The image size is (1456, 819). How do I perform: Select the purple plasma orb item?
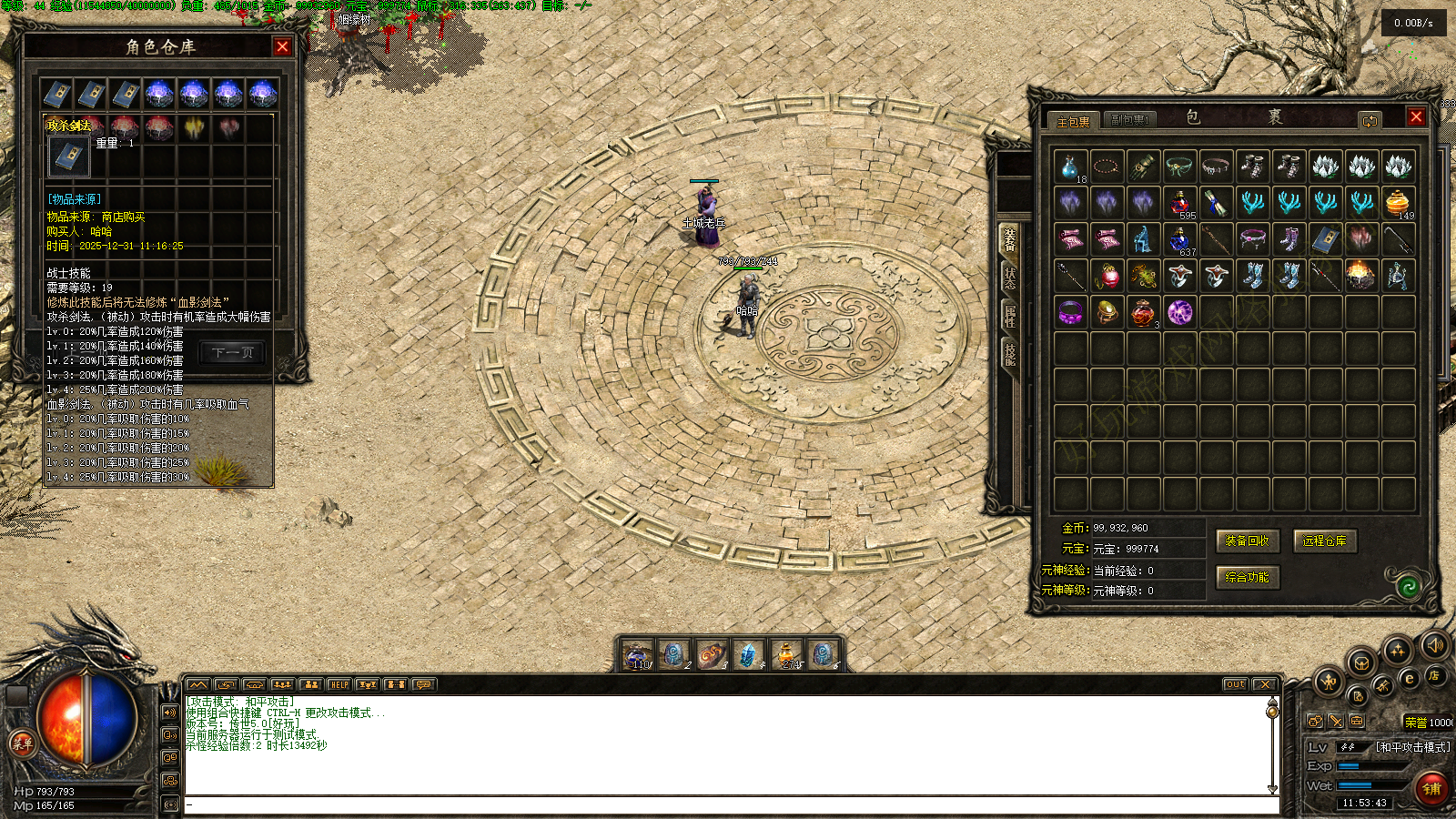point(1180,313)
